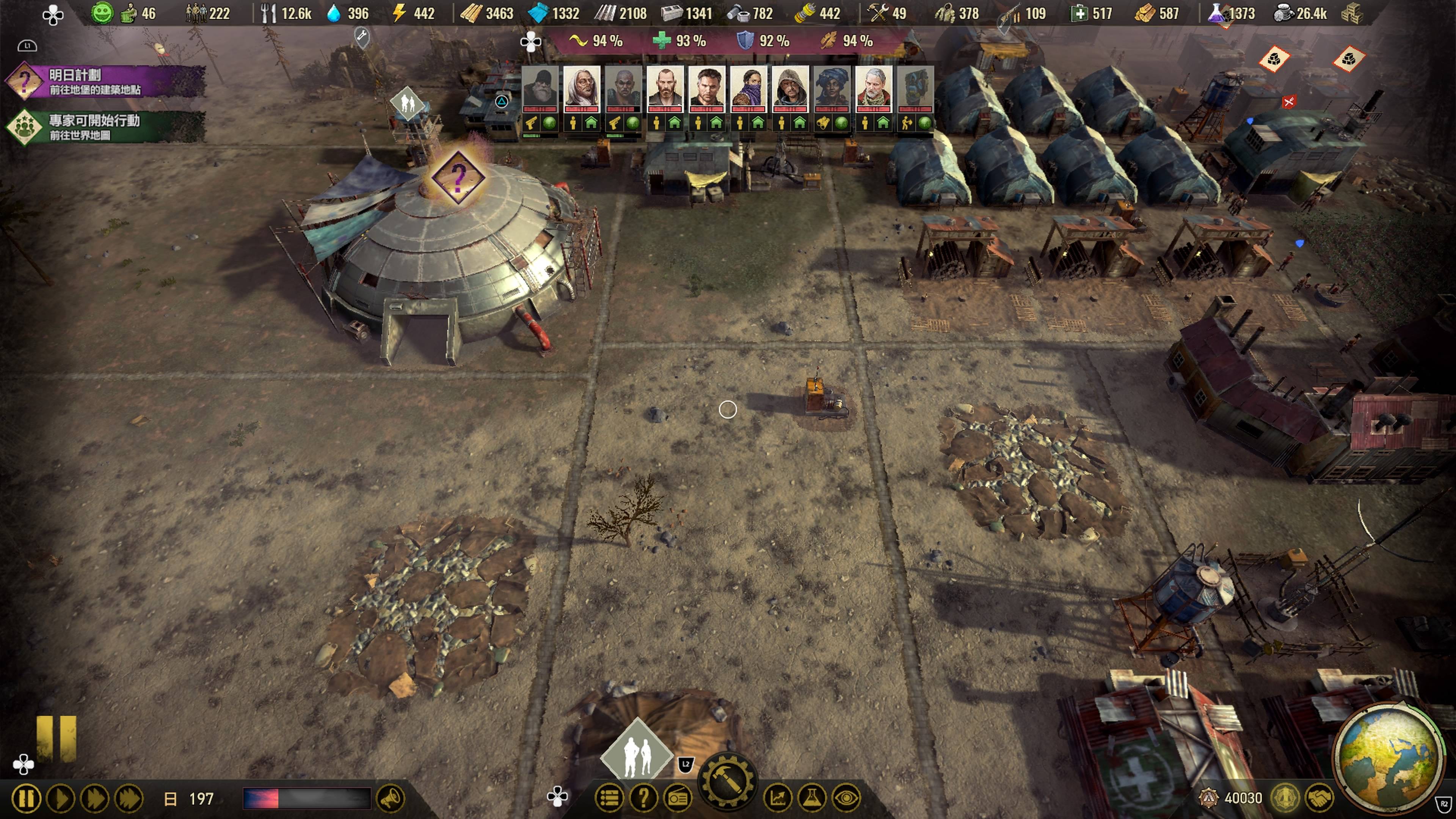Open the question mark help button
This screenshot has height=819, width=1456.
tap(643, 798)
